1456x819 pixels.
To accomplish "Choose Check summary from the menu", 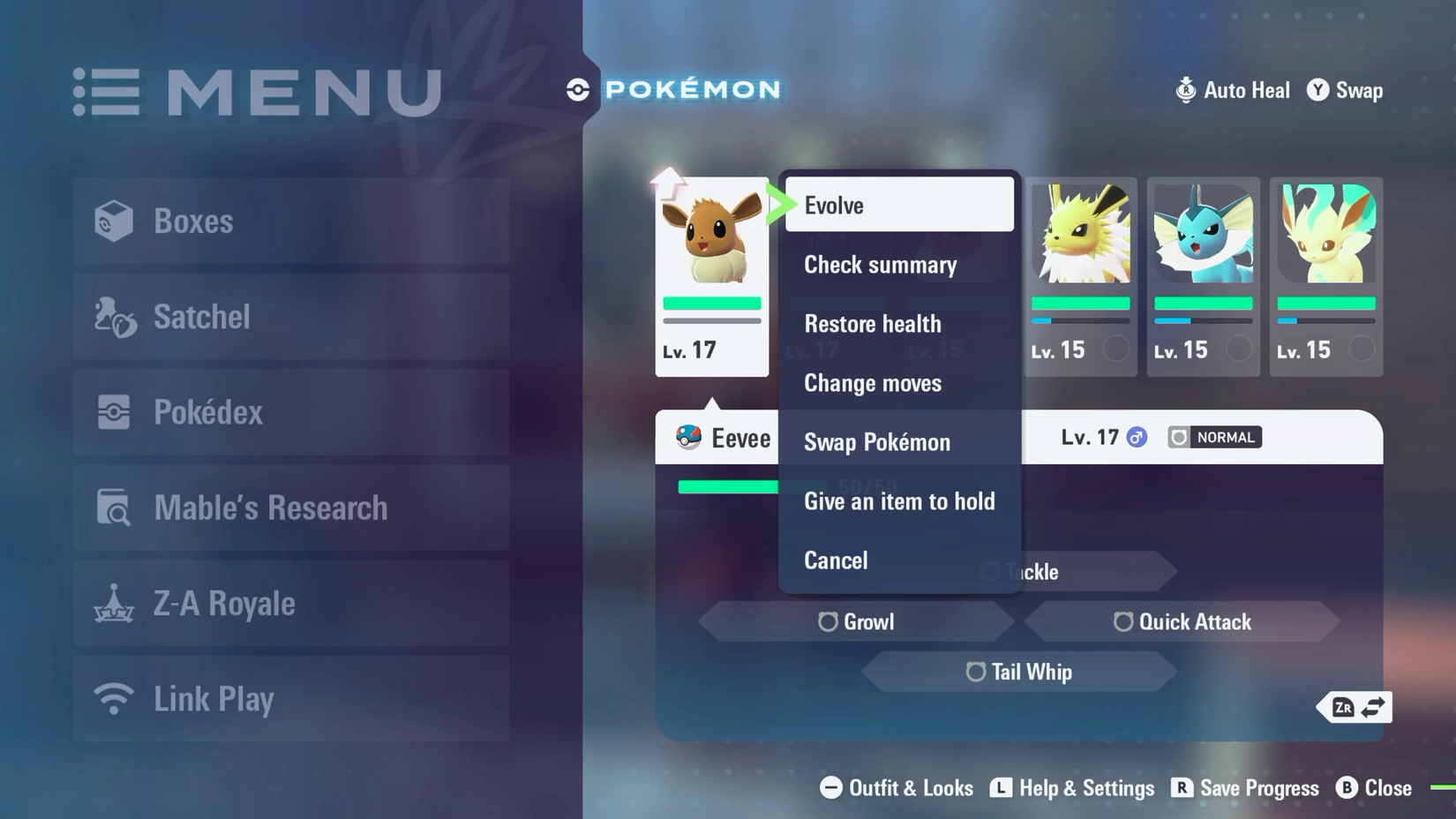I will (880, 264).
